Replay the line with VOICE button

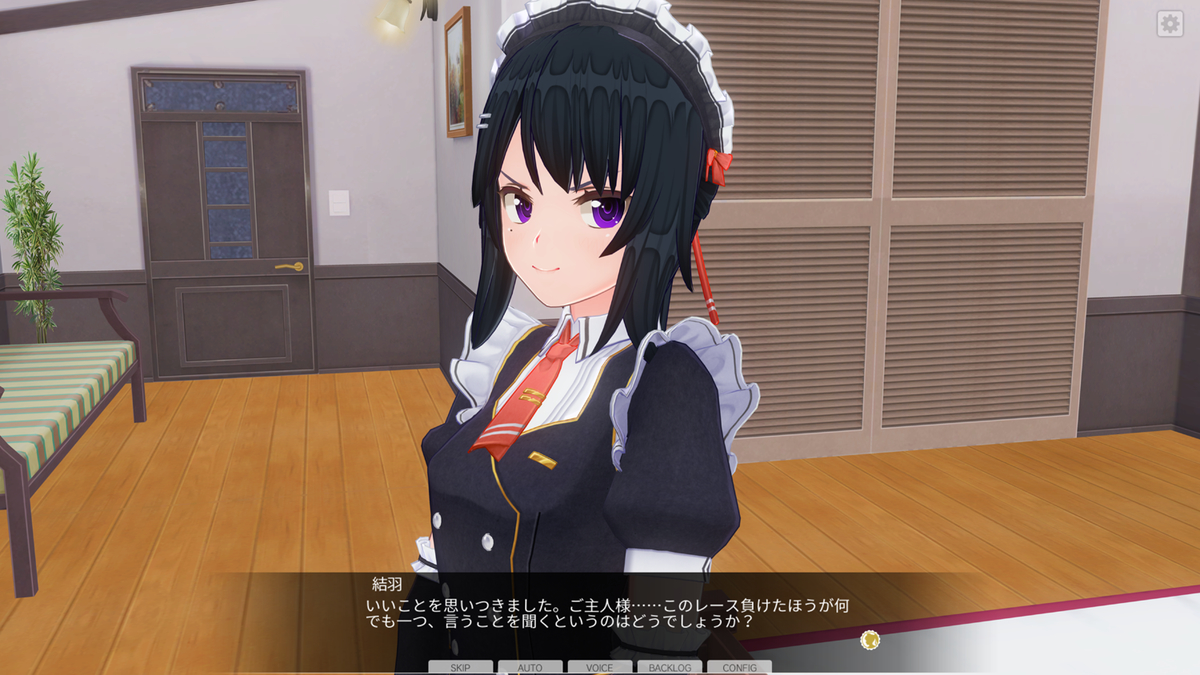(x=600, y=667)
